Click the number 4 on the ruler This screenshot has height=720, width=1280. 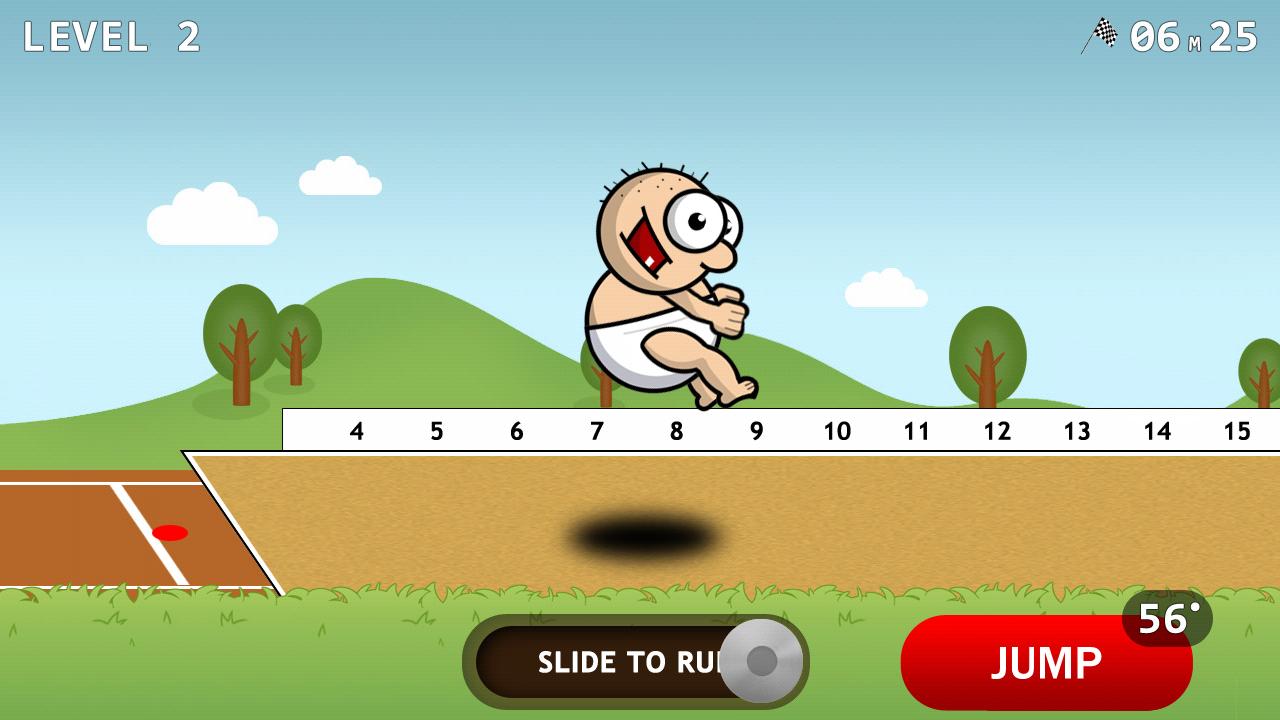click(356, 431)
